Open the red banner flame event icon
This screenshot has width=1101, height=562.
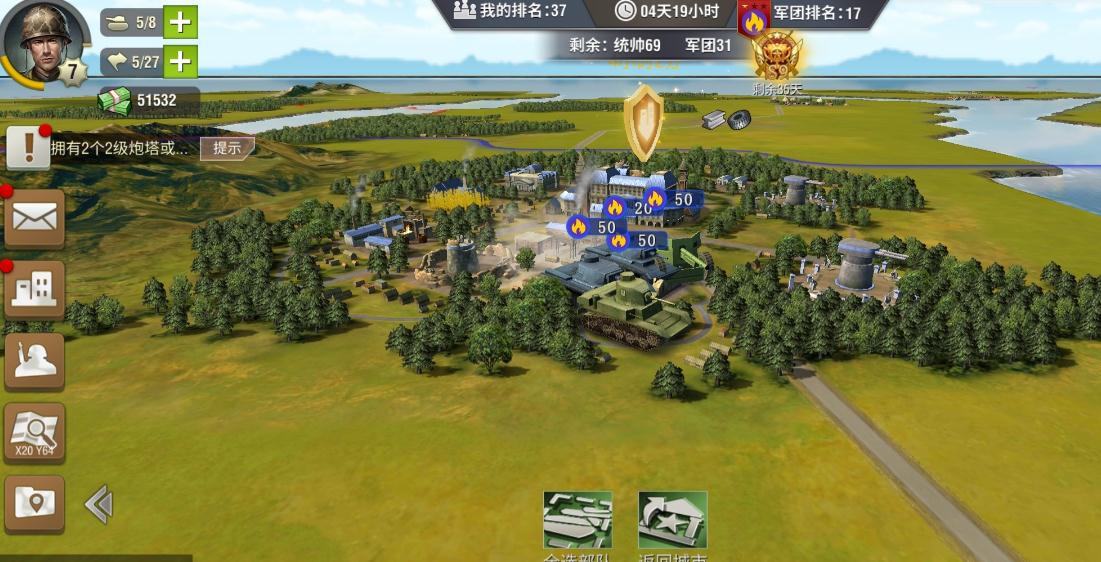pyautogui.click(x=753, y=20)
